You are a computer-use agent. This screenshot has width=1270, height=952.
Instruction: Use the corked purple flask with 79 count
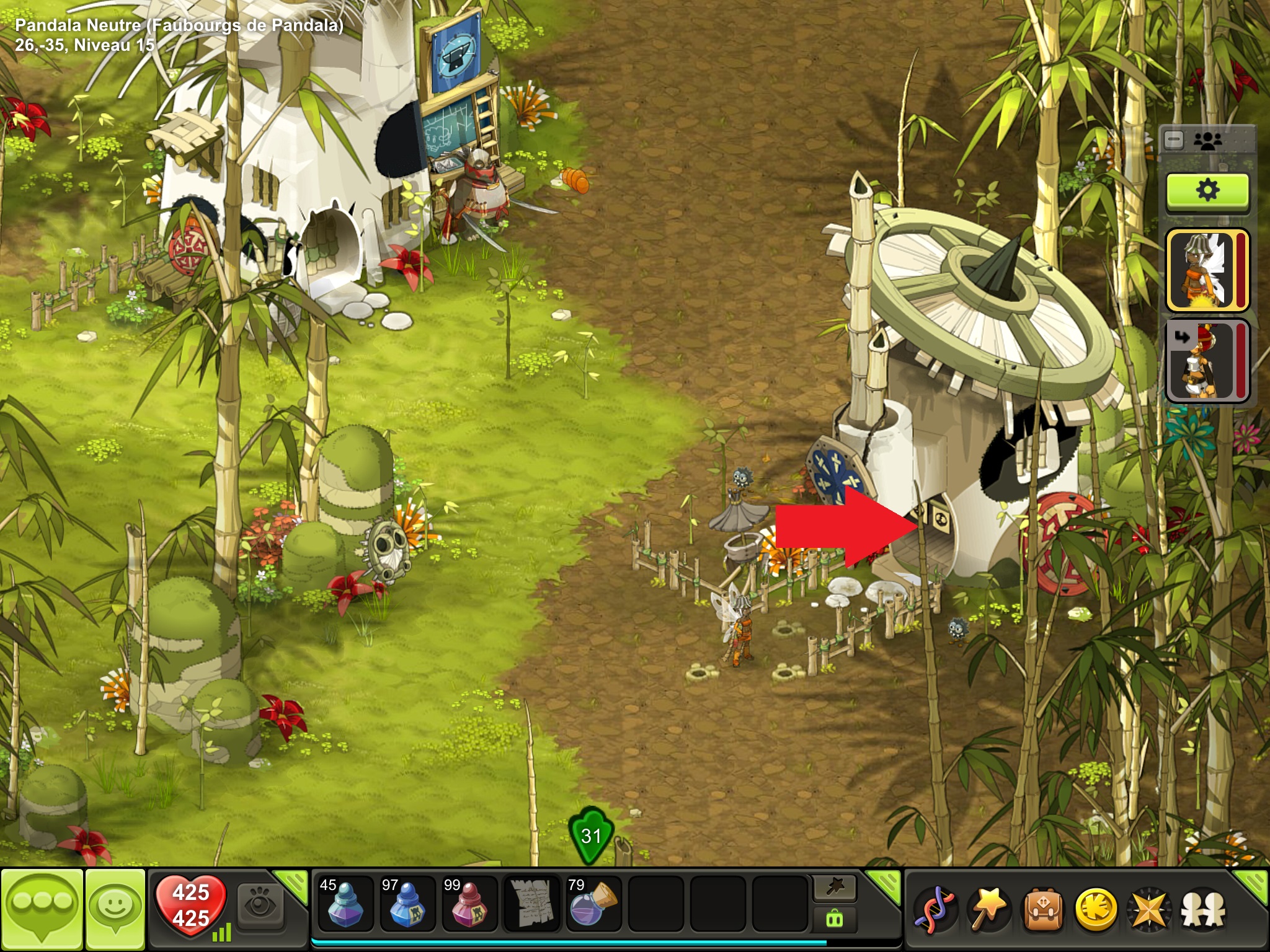[x=593, y=904]
